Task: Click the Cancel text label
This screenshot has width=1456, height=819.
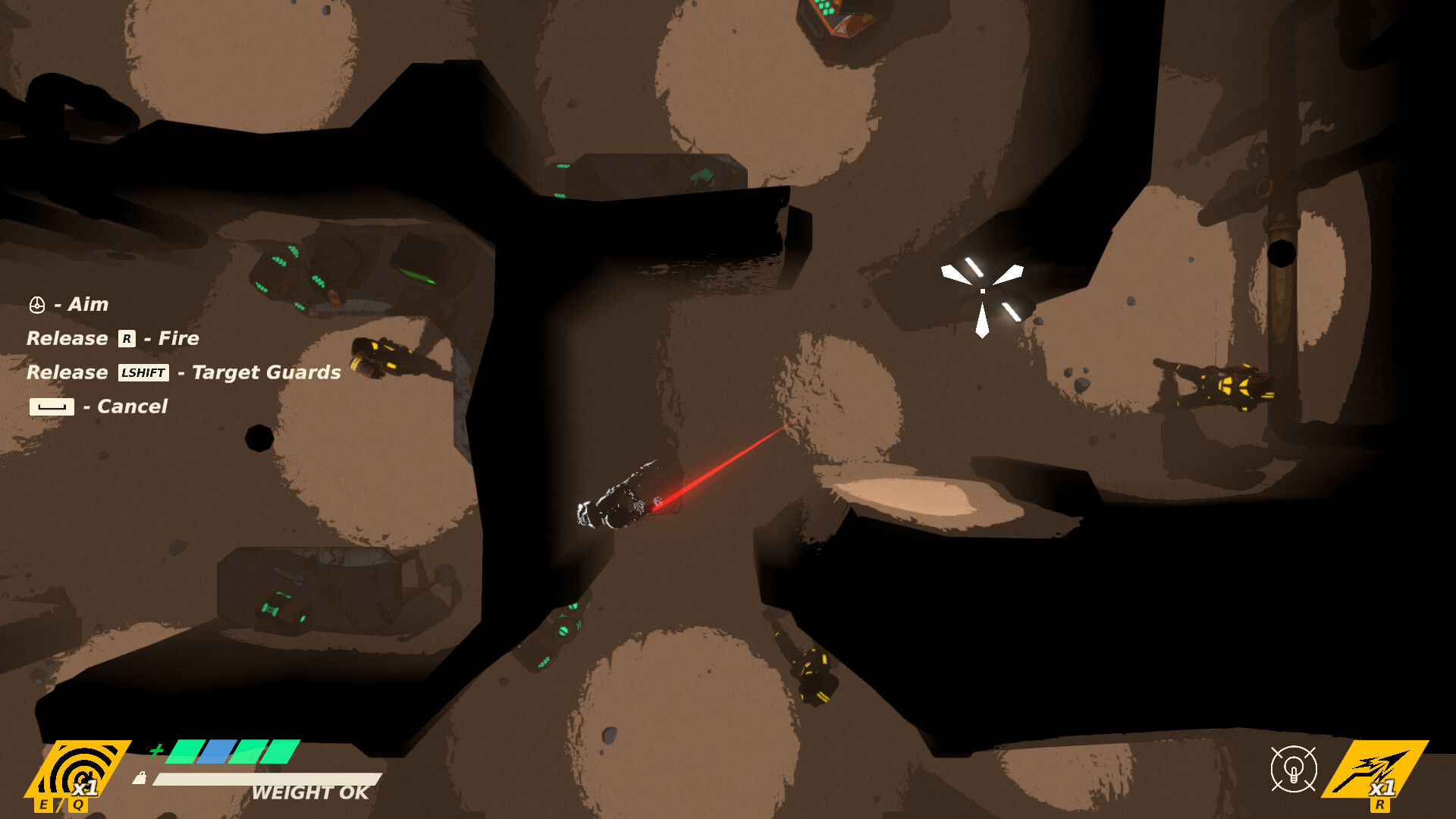Action: pos(129,406)
